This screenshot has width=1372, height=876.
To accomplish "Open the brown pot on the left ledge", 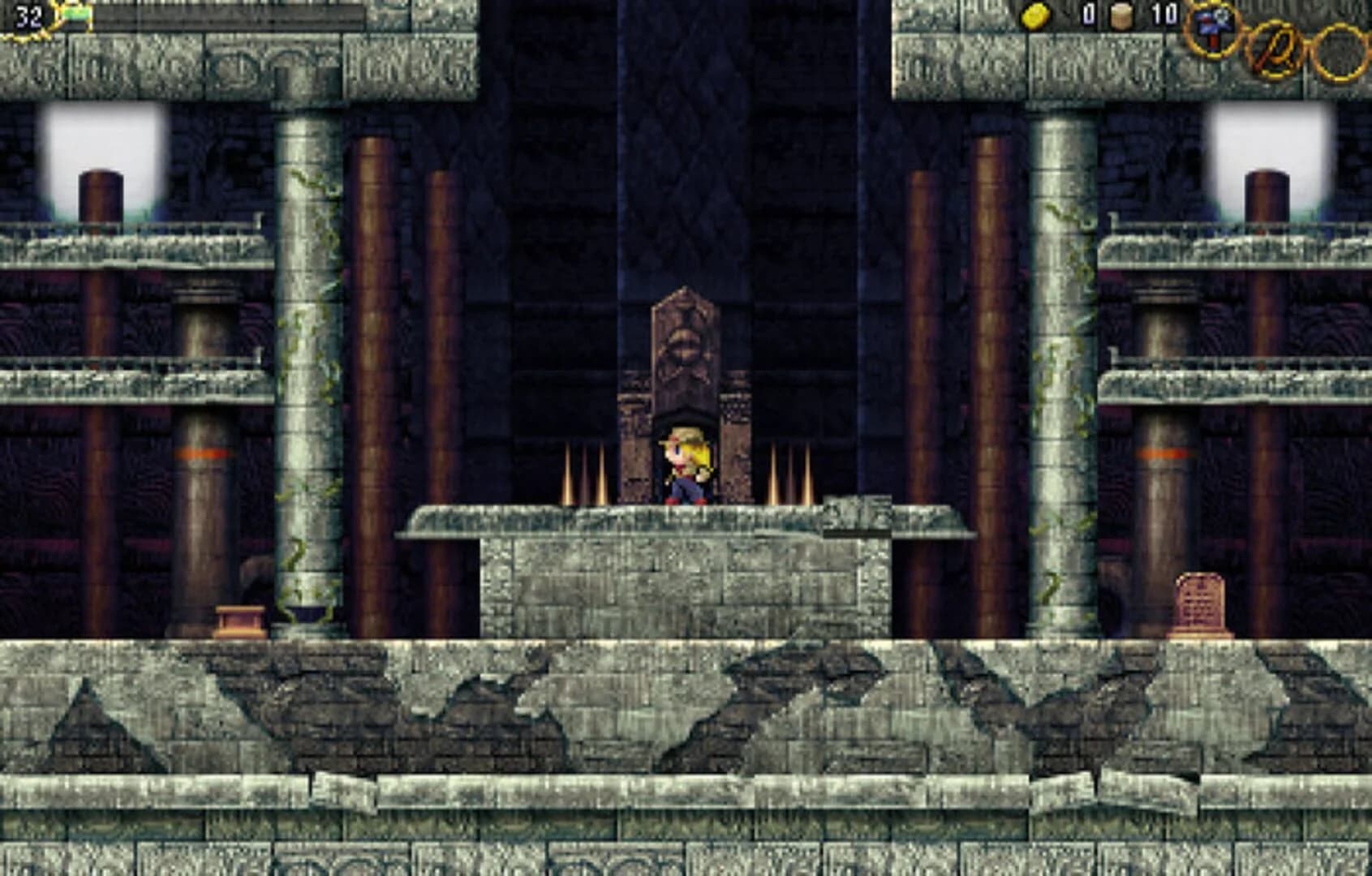I will [x=241, y=618].
